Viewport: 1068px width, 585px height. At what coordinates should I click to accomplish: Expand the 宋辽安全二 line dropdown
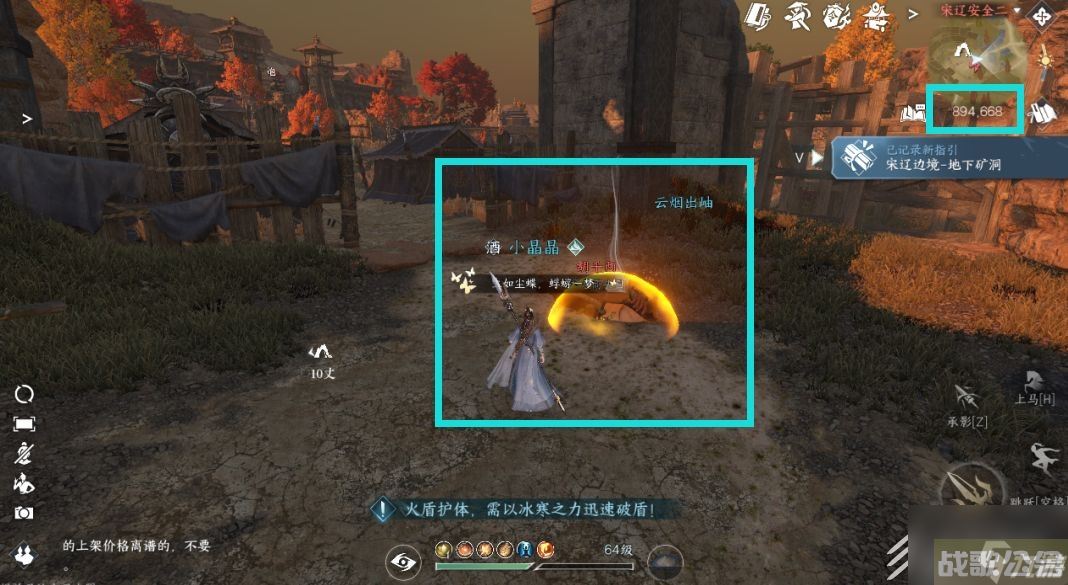[1017, 10]
